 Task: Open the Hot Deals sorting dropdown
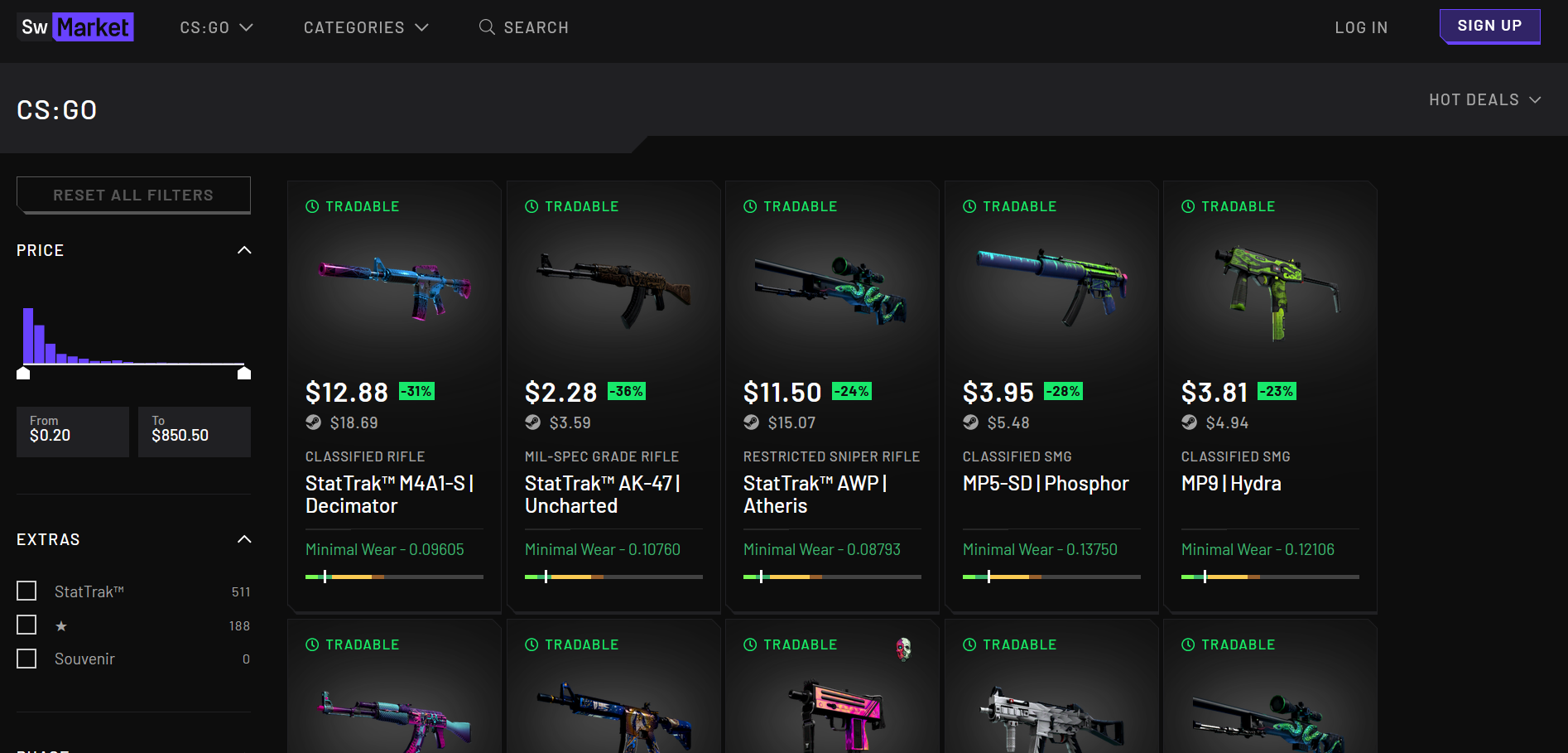coord(1484,99)
